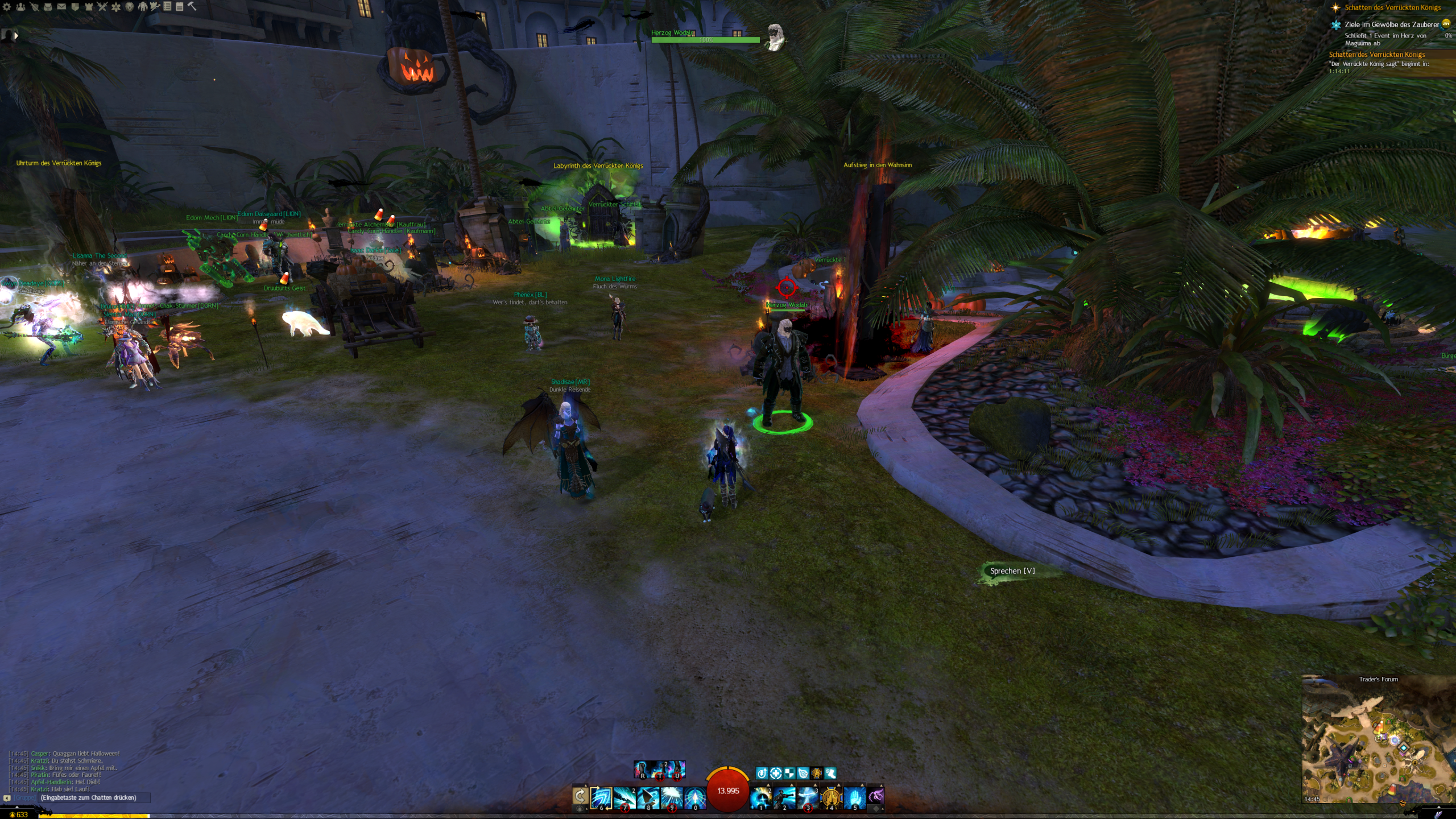The image size is (1456, 819).
Task: Open the gear-shaped game menu icon
Action: point(7,7)
